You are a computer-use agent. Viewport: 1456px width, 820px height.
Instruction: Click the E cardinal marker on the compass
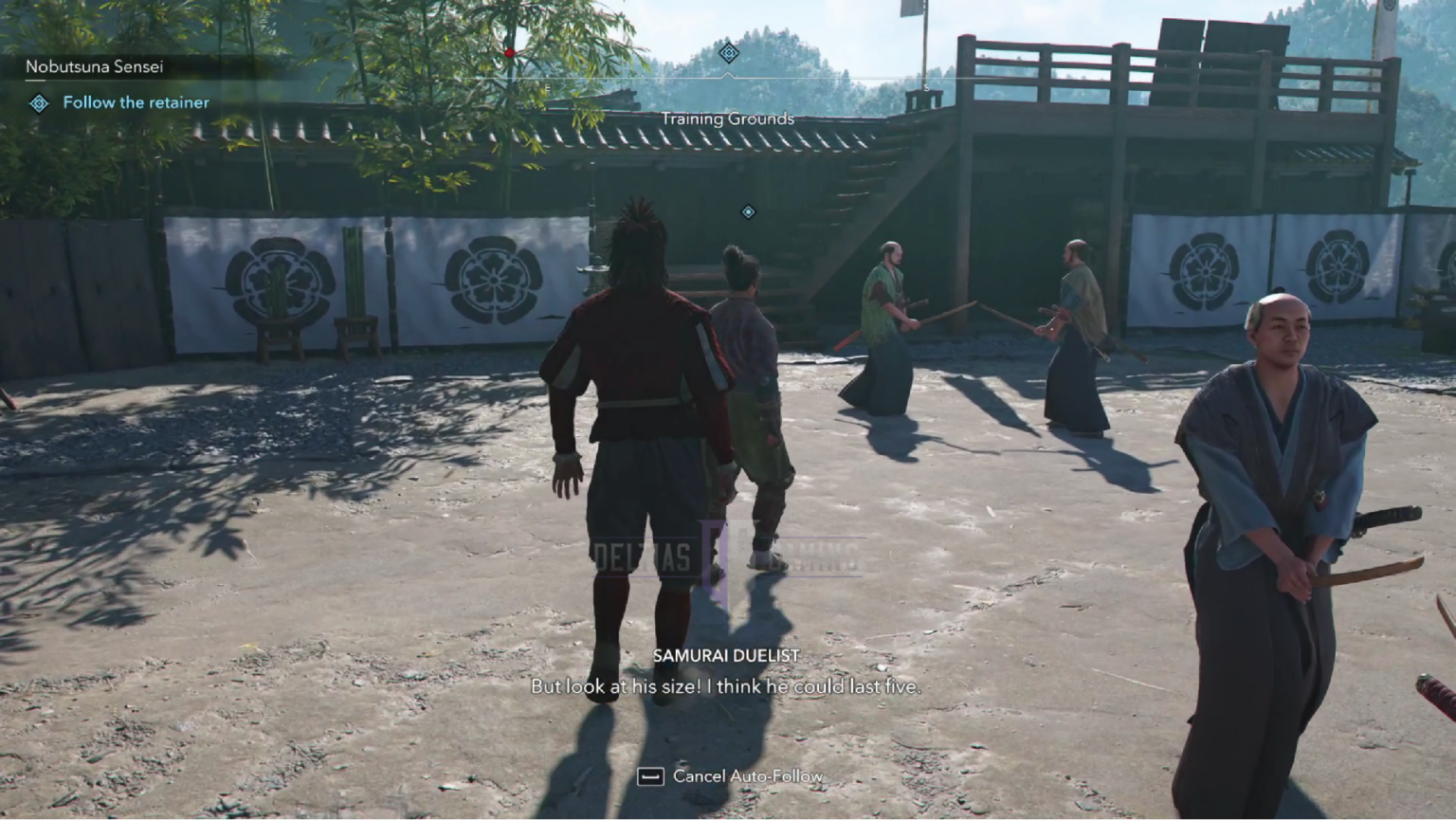pos(548,86)
